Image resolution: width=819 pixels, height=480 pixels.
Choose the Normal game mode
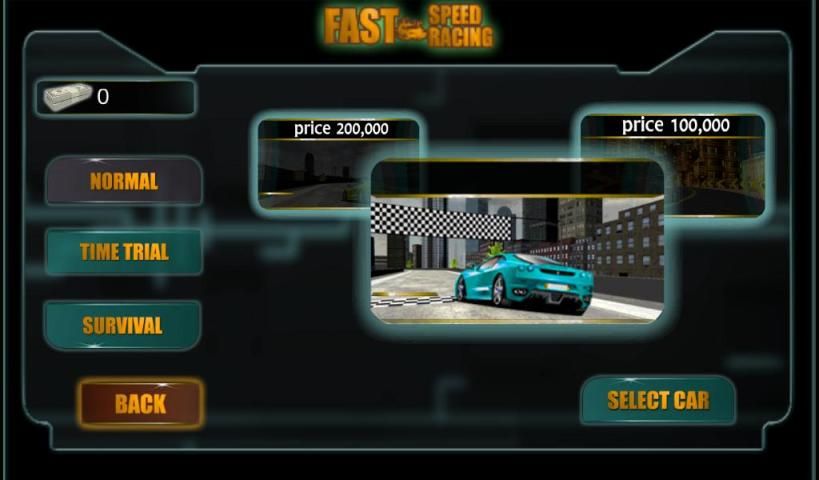124,181
